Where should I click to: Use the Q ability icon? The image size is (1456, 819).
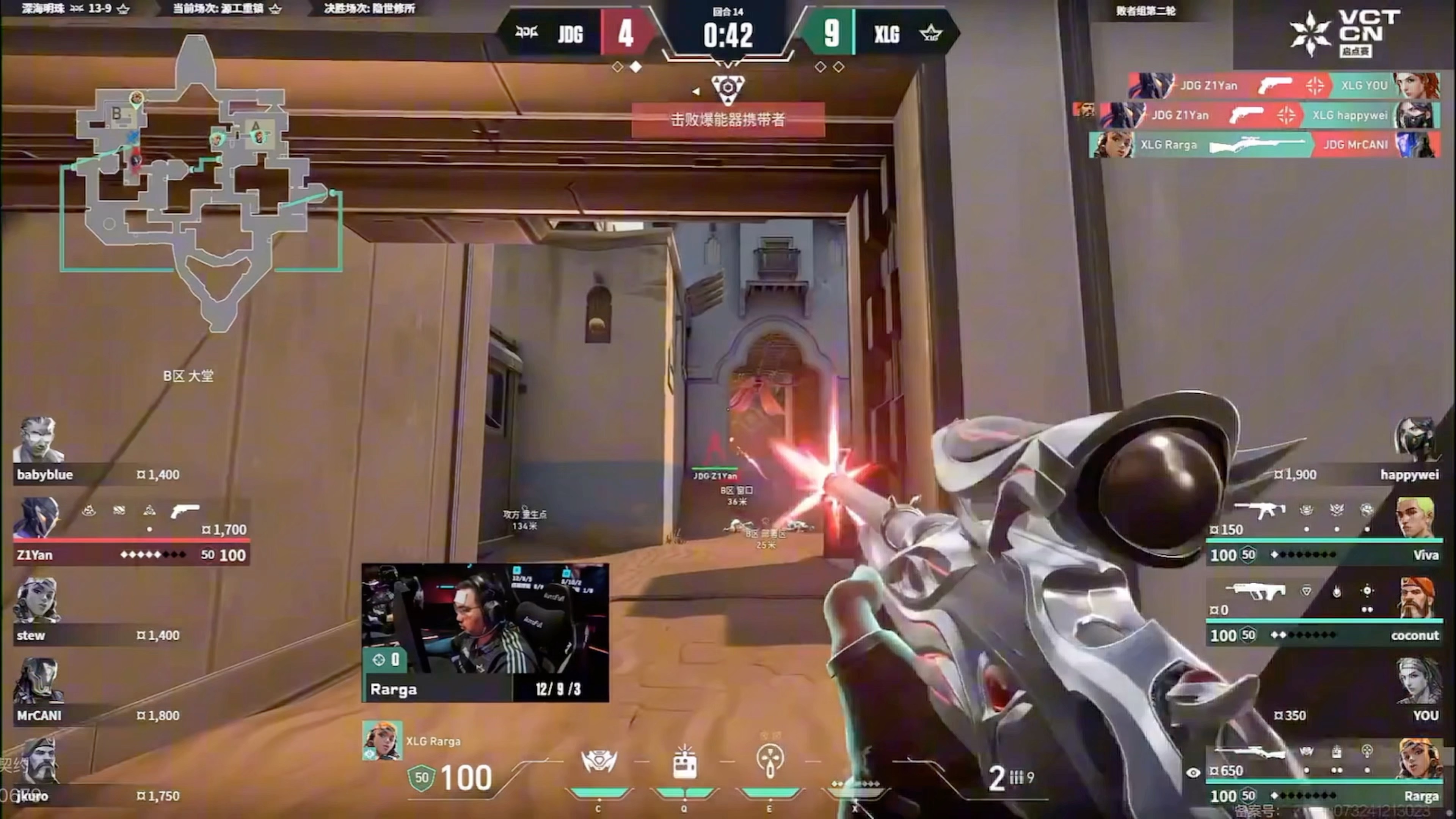click(684, 763)
